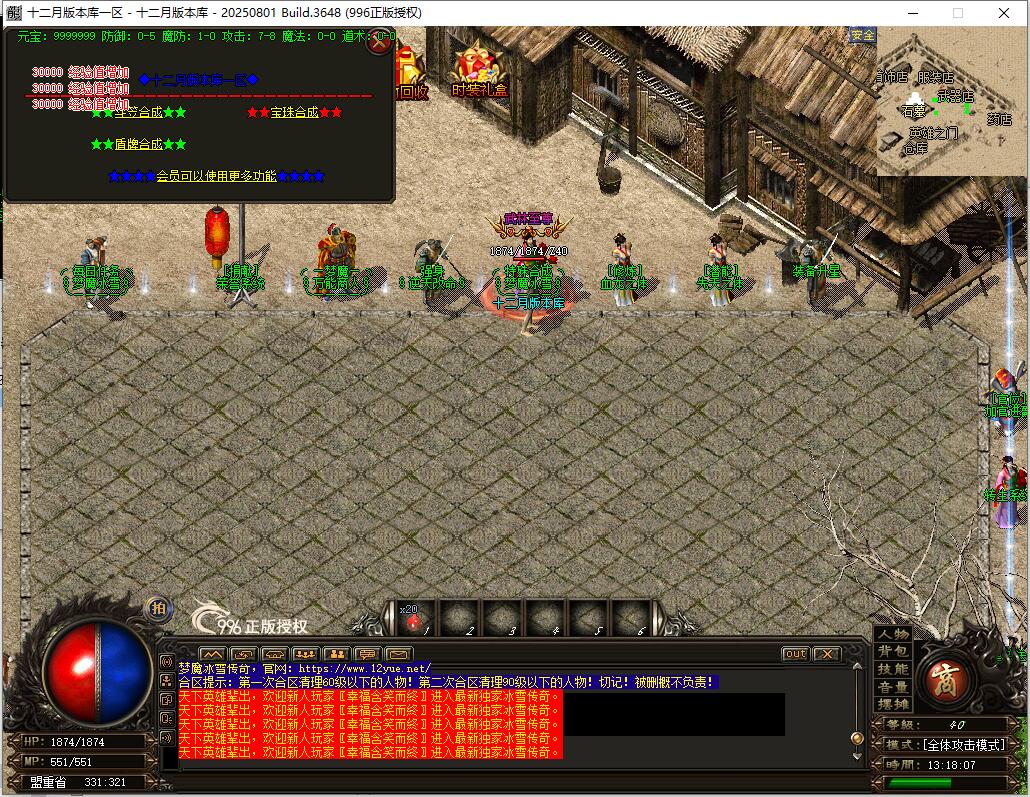Click the round 拍 auction button
The width and height of the screenshot is (1030, 797).
157,609
